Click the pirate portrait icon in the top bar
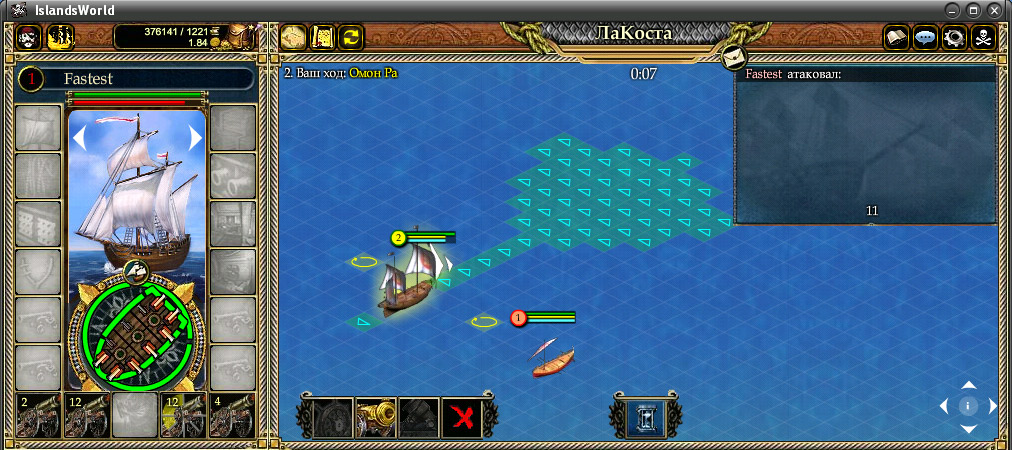 (x=30, y=37)
